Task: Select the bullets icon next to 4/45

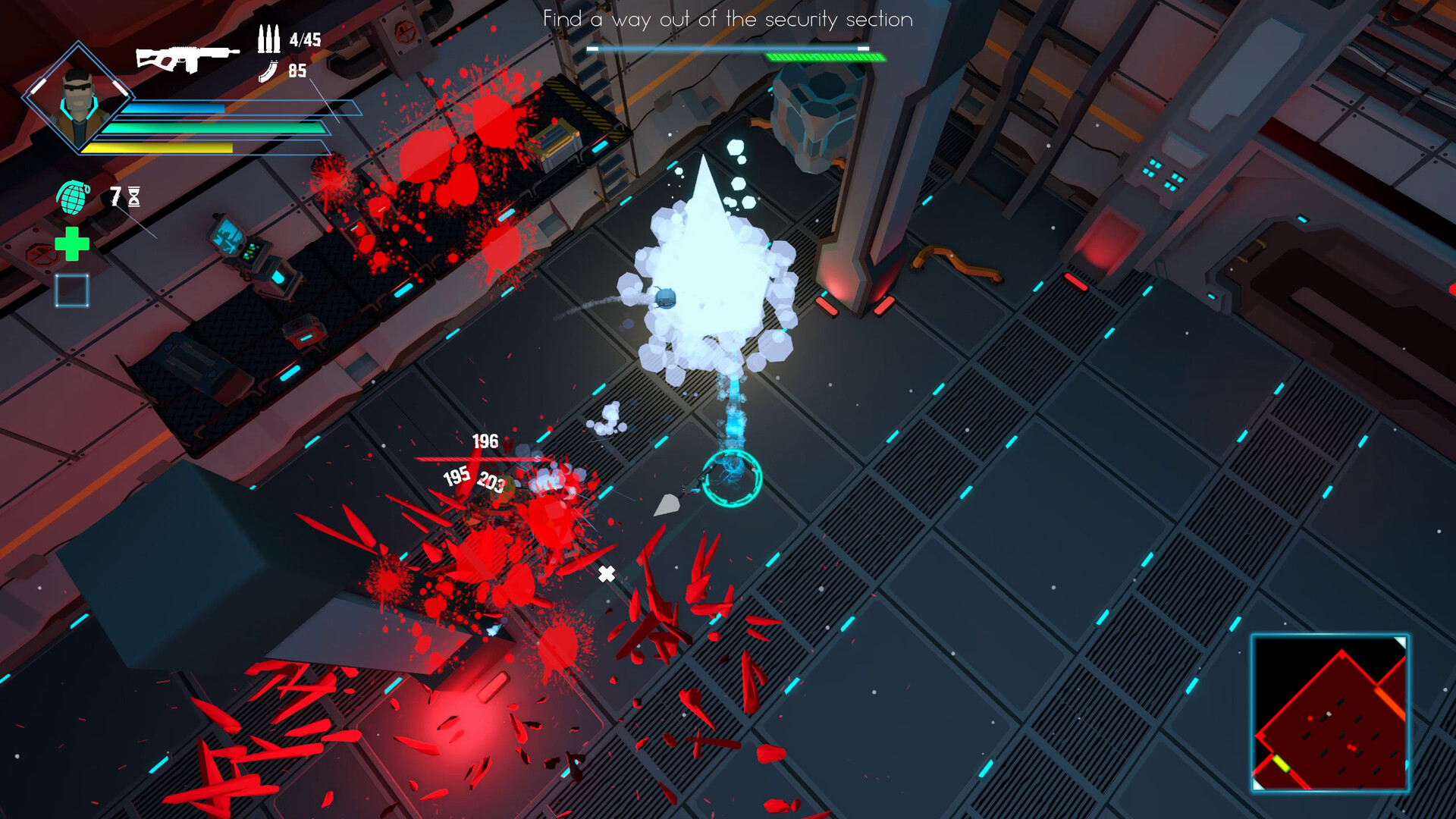Action: (x=267, y=39)
